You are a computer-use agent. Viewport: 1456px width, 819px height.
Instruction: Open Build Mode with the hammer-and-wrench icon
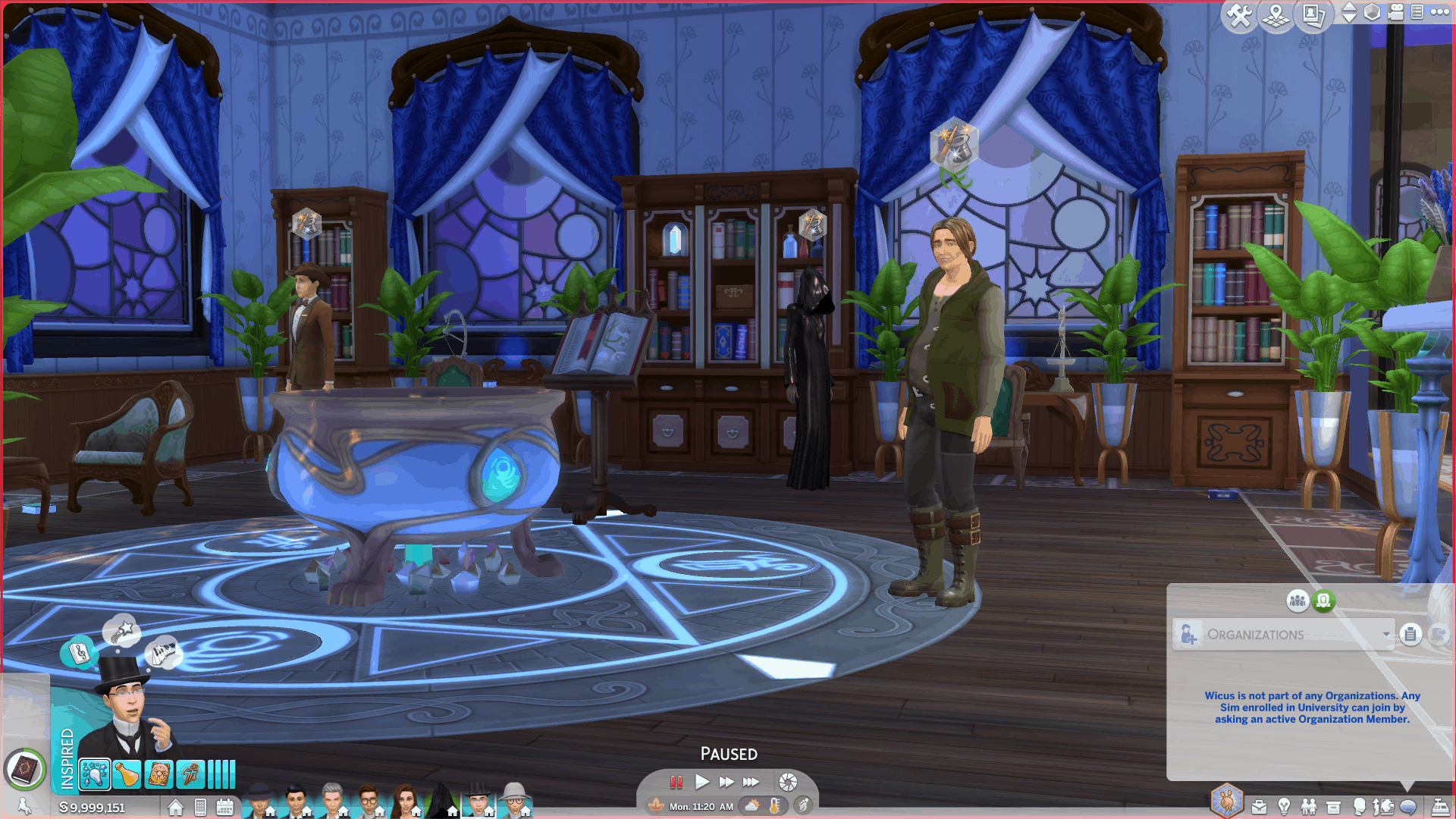click(1239, 16)
